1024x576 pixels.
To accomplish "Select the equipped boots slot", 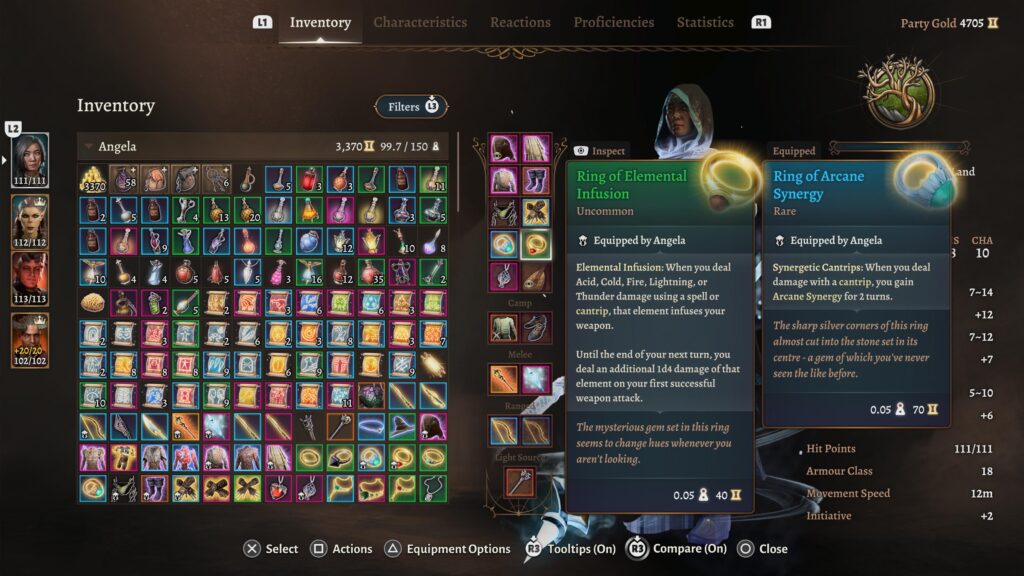I will pos(536,181).
